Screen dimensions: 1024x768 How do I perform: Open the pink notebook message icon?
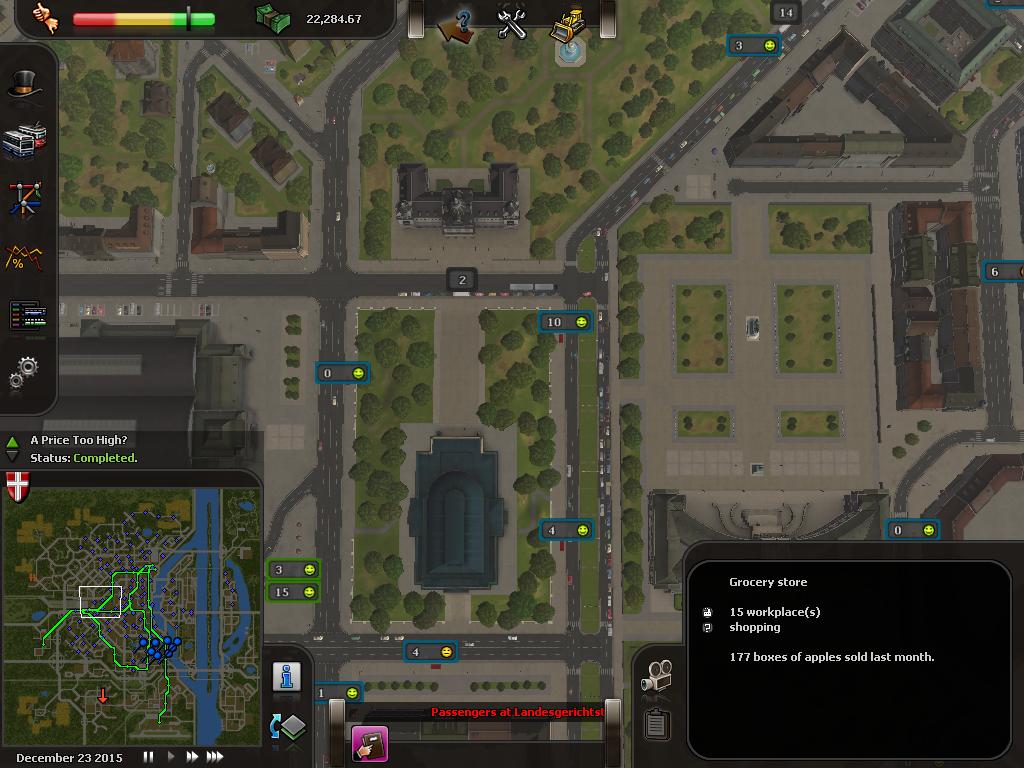point(370,744)
